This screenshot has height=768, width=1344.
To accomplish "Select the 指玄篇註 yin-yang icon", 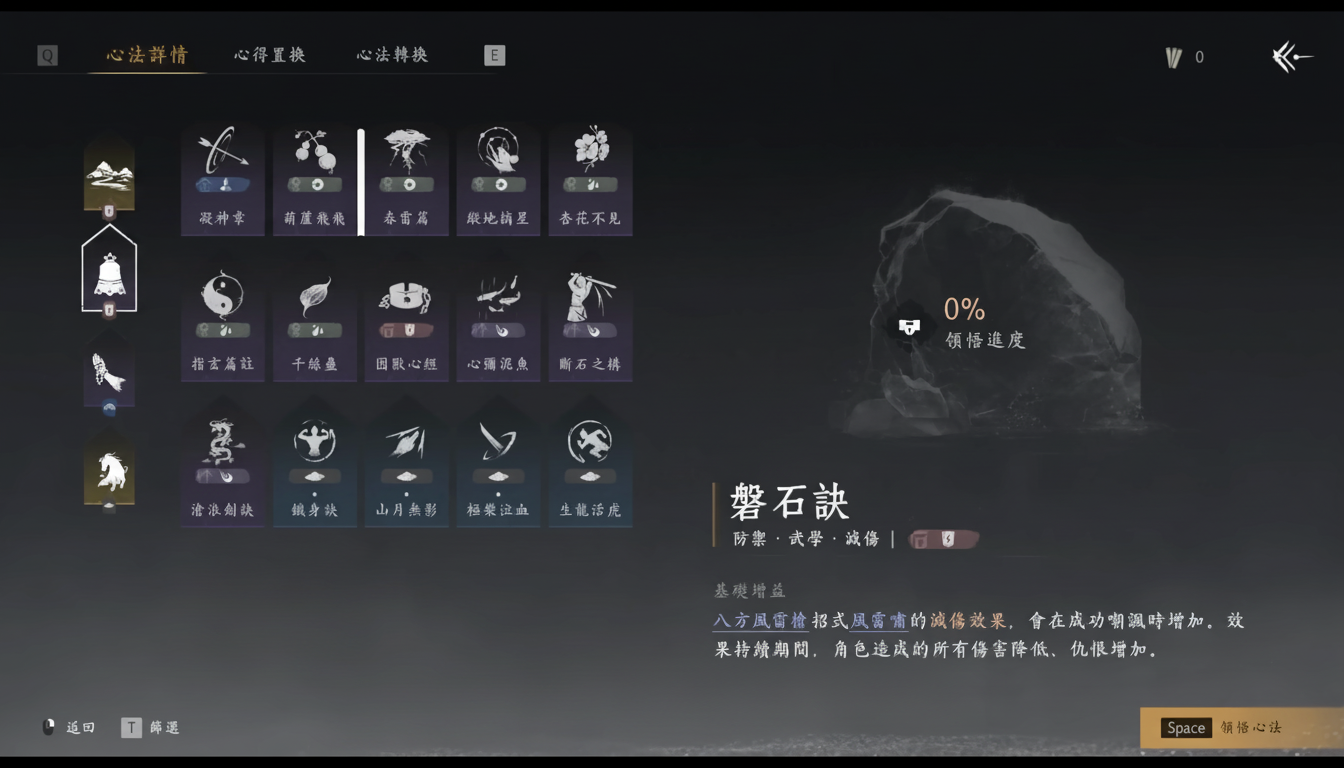I will tap(222, 320).
